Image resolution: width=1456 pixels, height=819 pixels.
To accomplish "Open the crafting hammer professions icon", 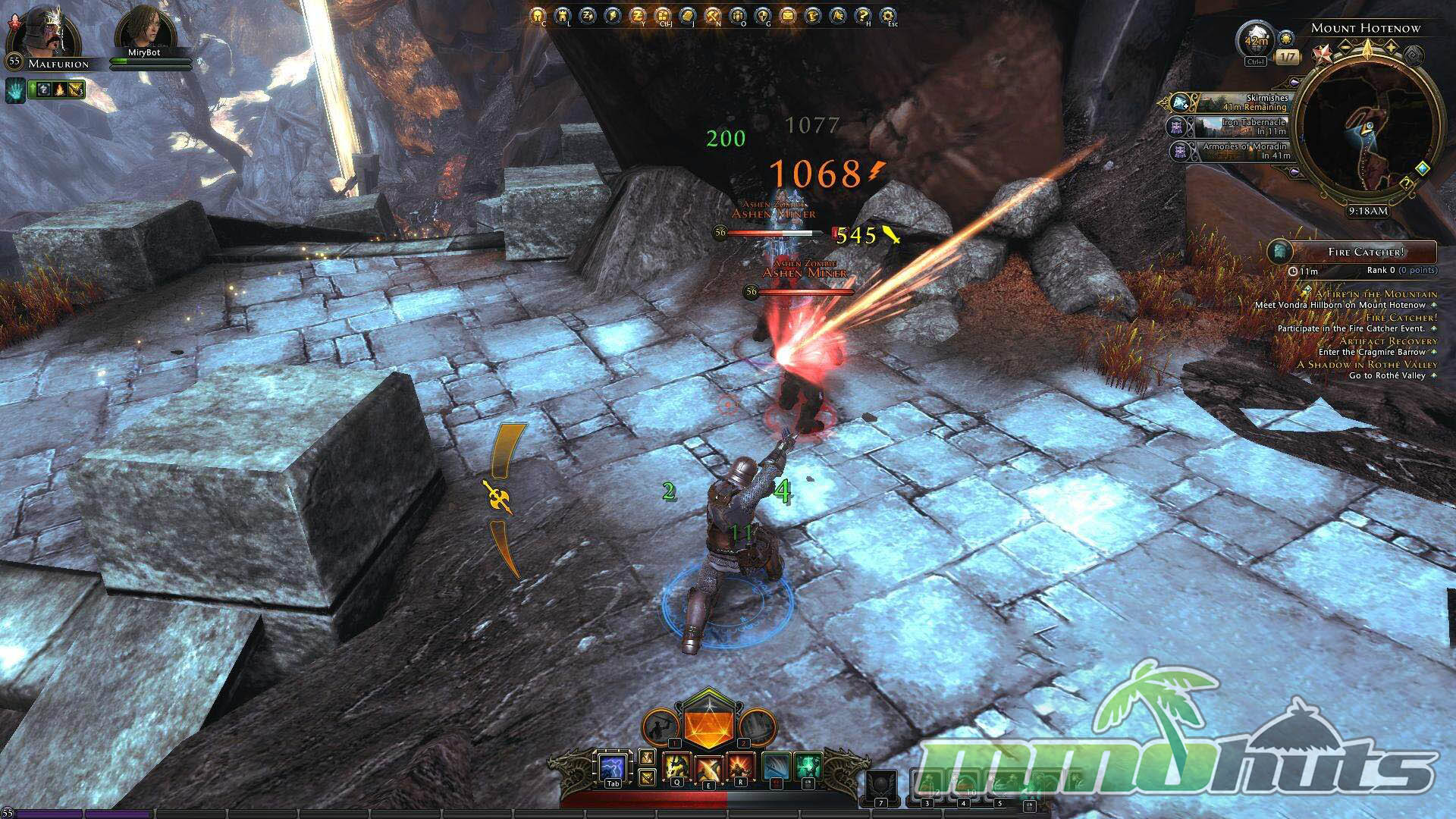I will pyautogui.click(x=713, y=15).
